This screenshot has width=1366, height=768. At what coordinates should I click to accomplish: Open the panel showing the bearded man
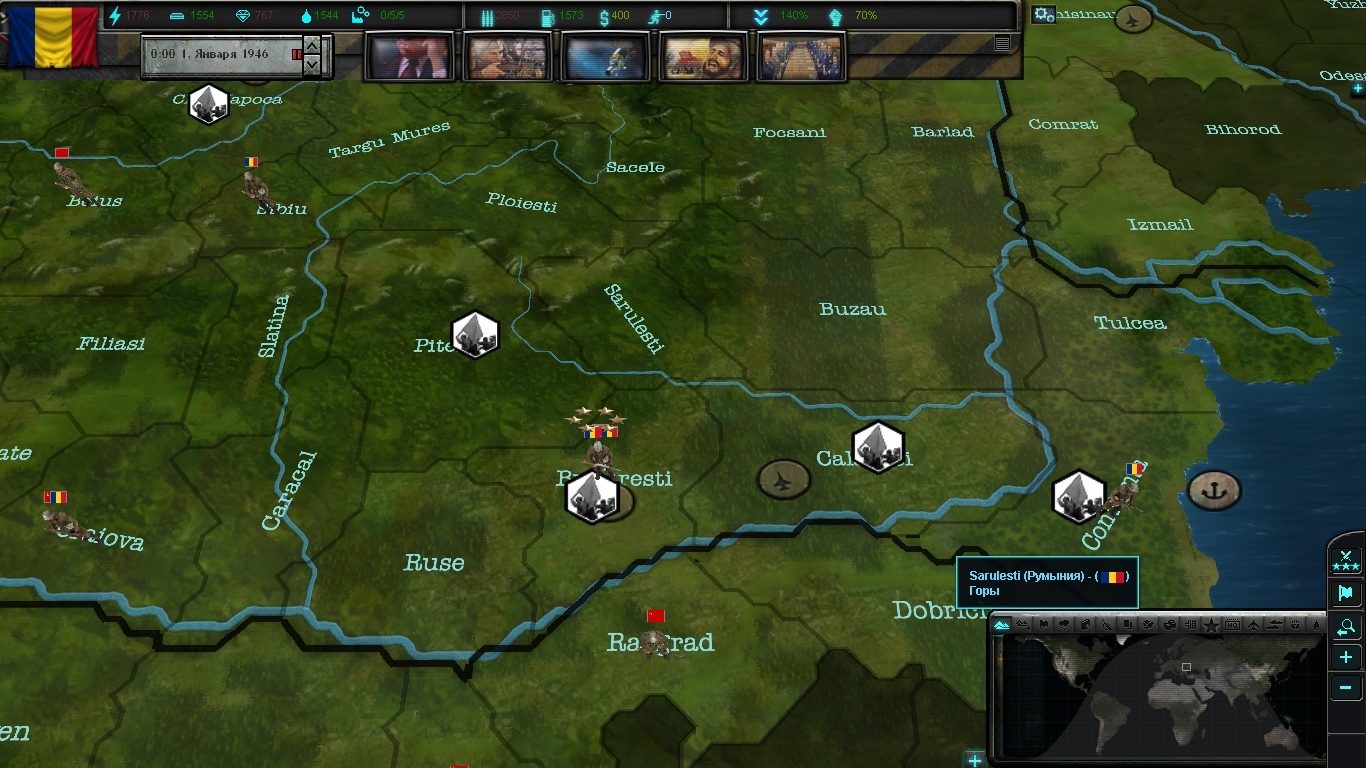703,56
